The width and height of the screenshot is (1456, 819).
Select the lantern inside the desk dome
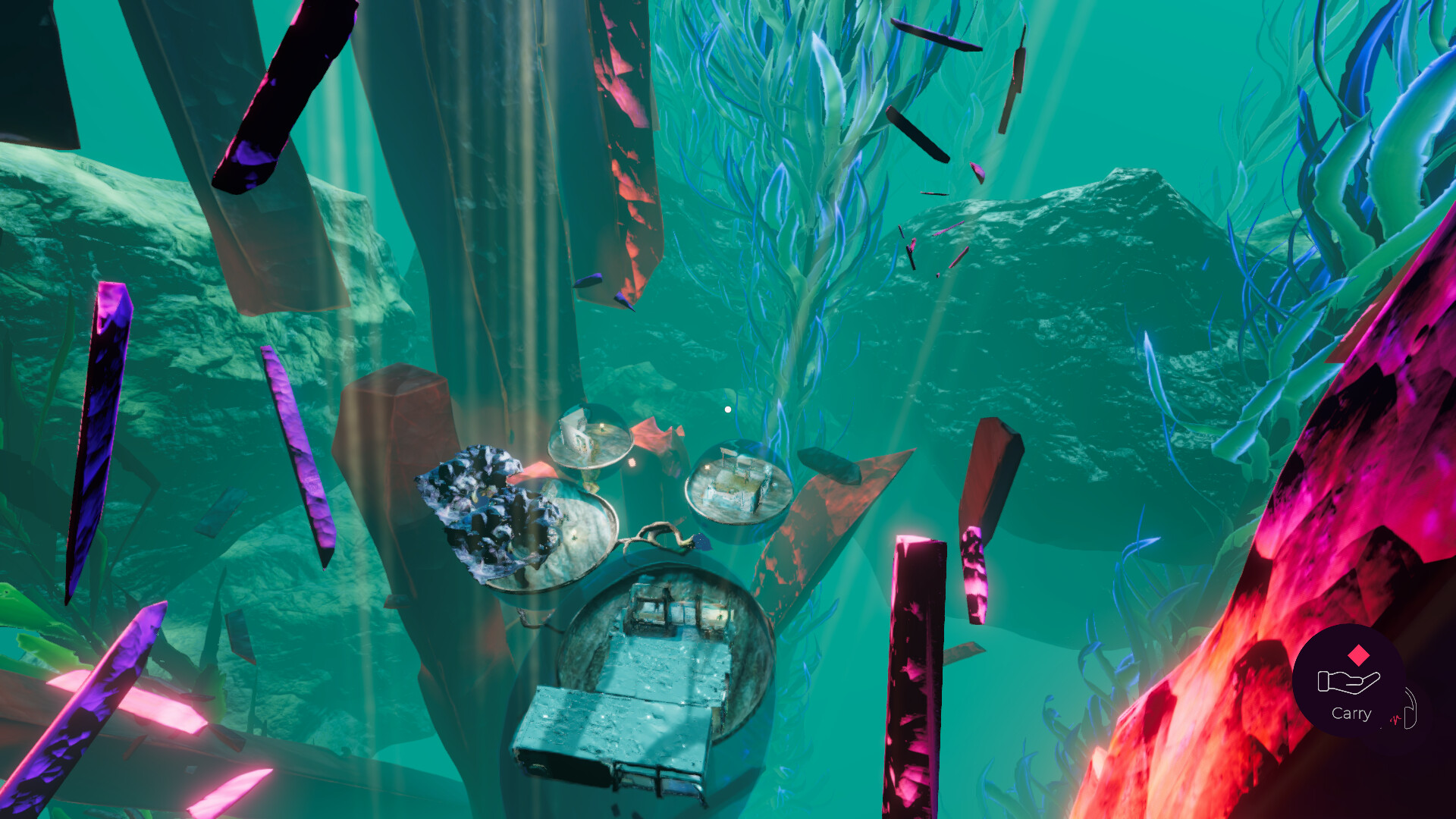point(707,466)
